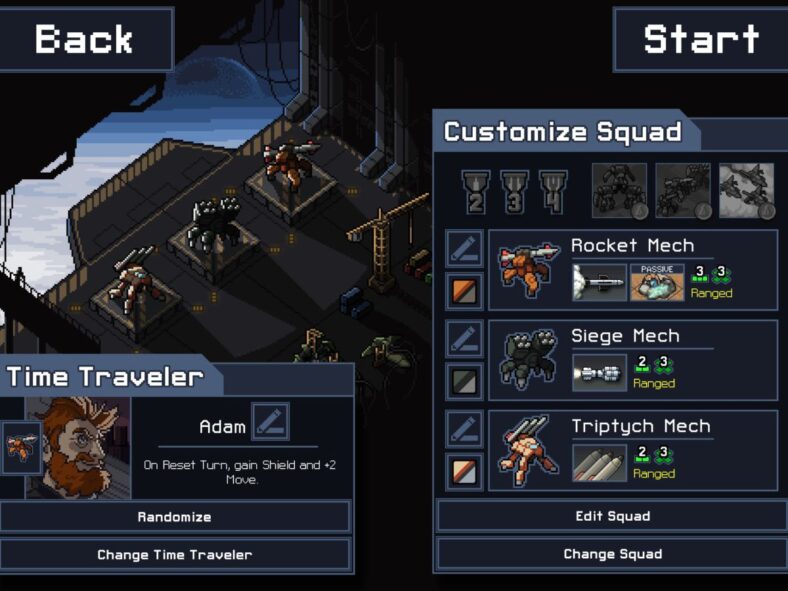Select the medal numbered 4
This screenshot has height=591, width=788.
point(553,190)
